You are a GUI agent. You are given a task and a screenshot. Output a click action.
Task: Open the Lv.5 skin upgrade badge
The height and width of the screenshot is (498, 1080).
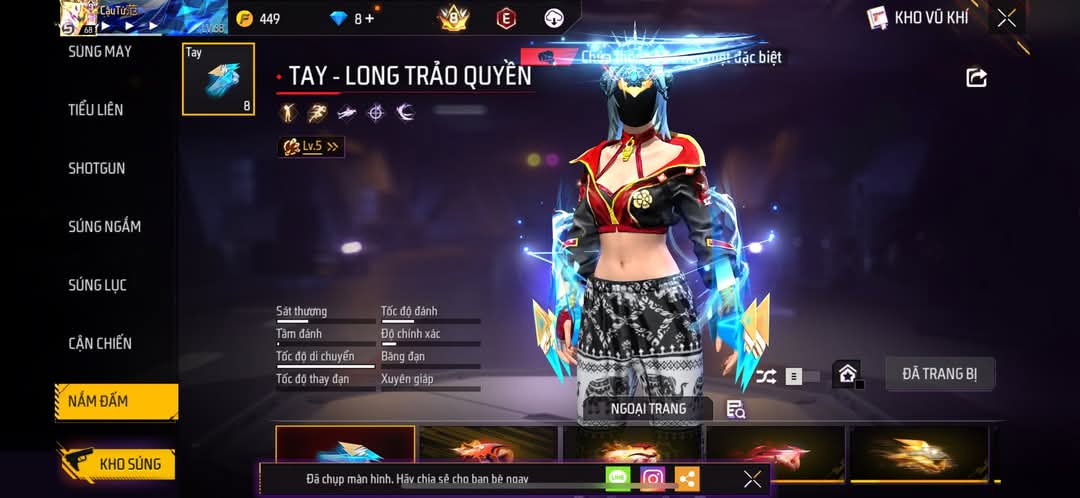pyautogui.click(x=311, y=147)
